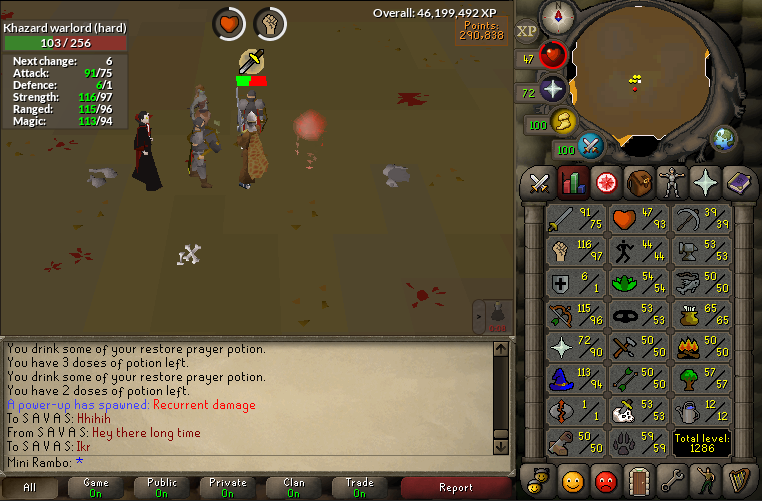
Task: Toggle the Private chat filter
Action: click(x=228, y=487)
